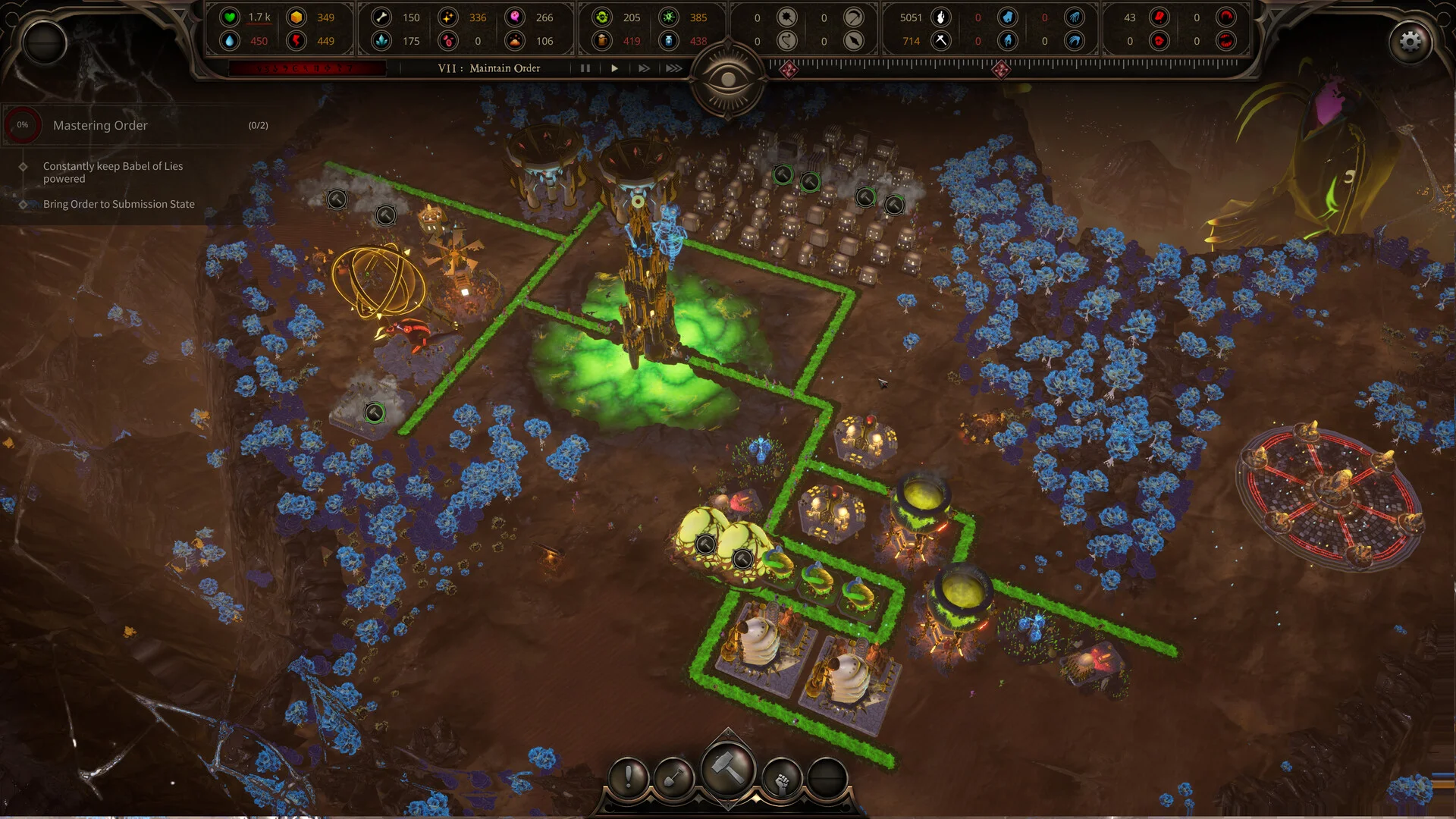The width and height of the screenshot is (1456, 819).
Task: Open the hammer build menu
Action: 728,770
